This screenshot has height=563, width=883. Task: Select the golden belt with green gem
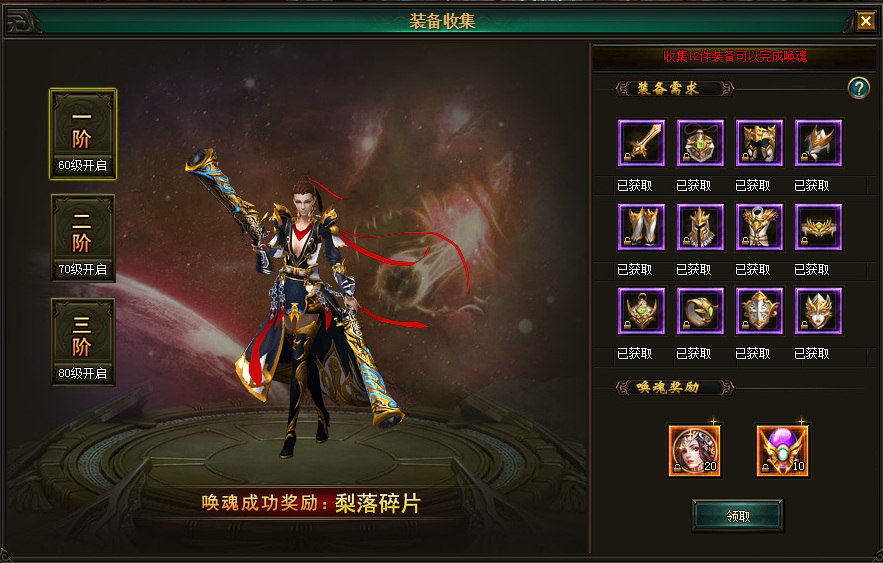[818, 227]
